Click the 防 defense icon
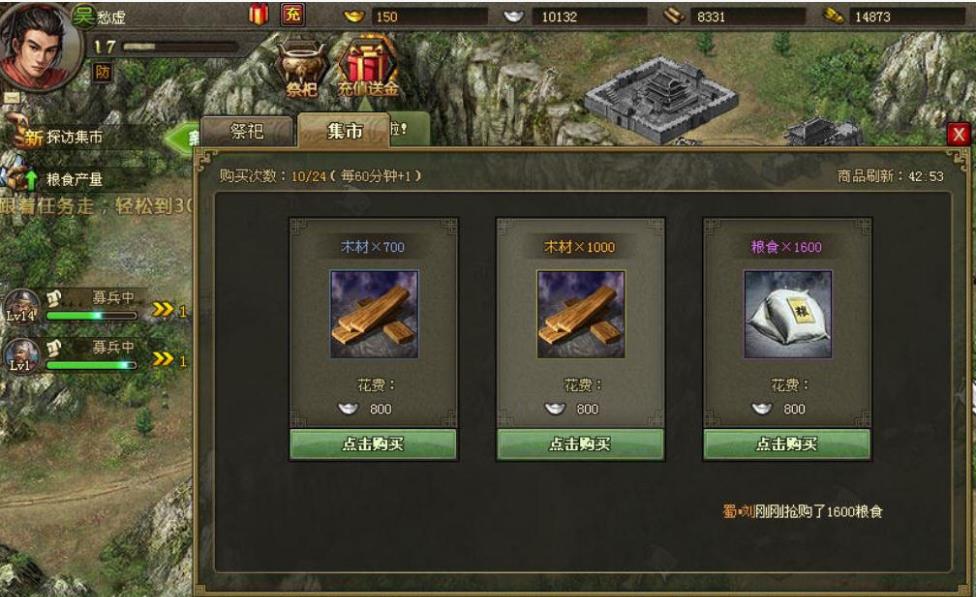 103,72
